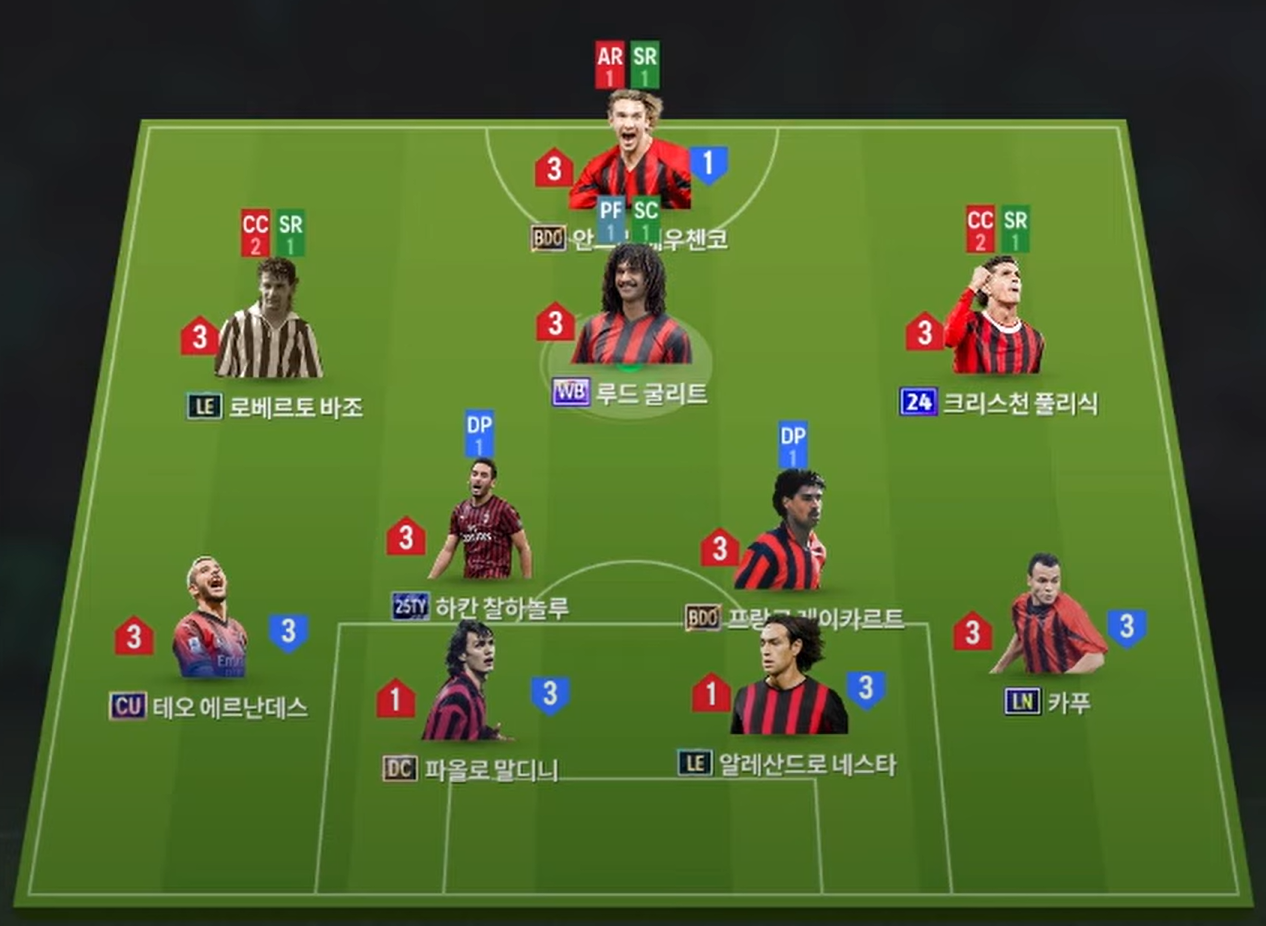
Task: Choose right back Cafu
Action: click(x=1048, y=618)
